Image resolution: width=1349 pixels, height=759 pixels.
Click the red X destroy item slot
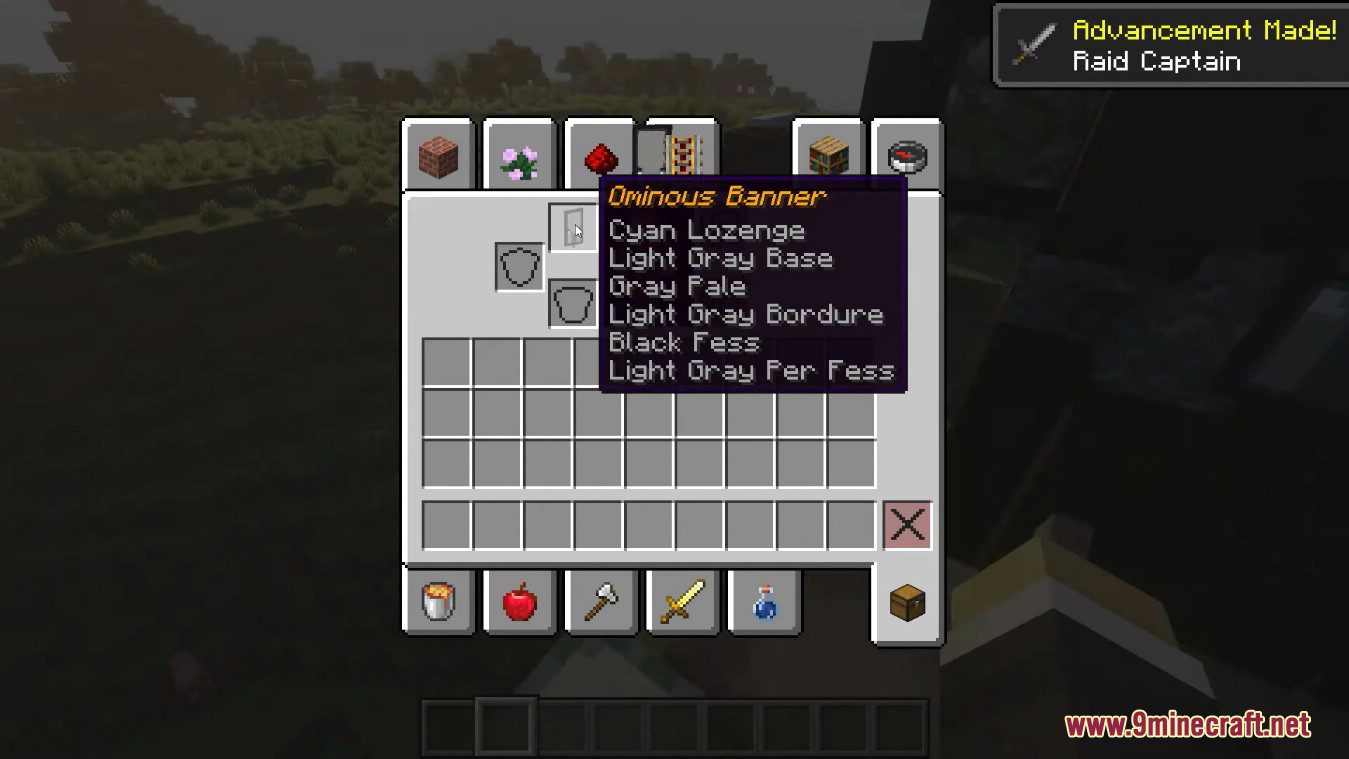pos(906,522)
